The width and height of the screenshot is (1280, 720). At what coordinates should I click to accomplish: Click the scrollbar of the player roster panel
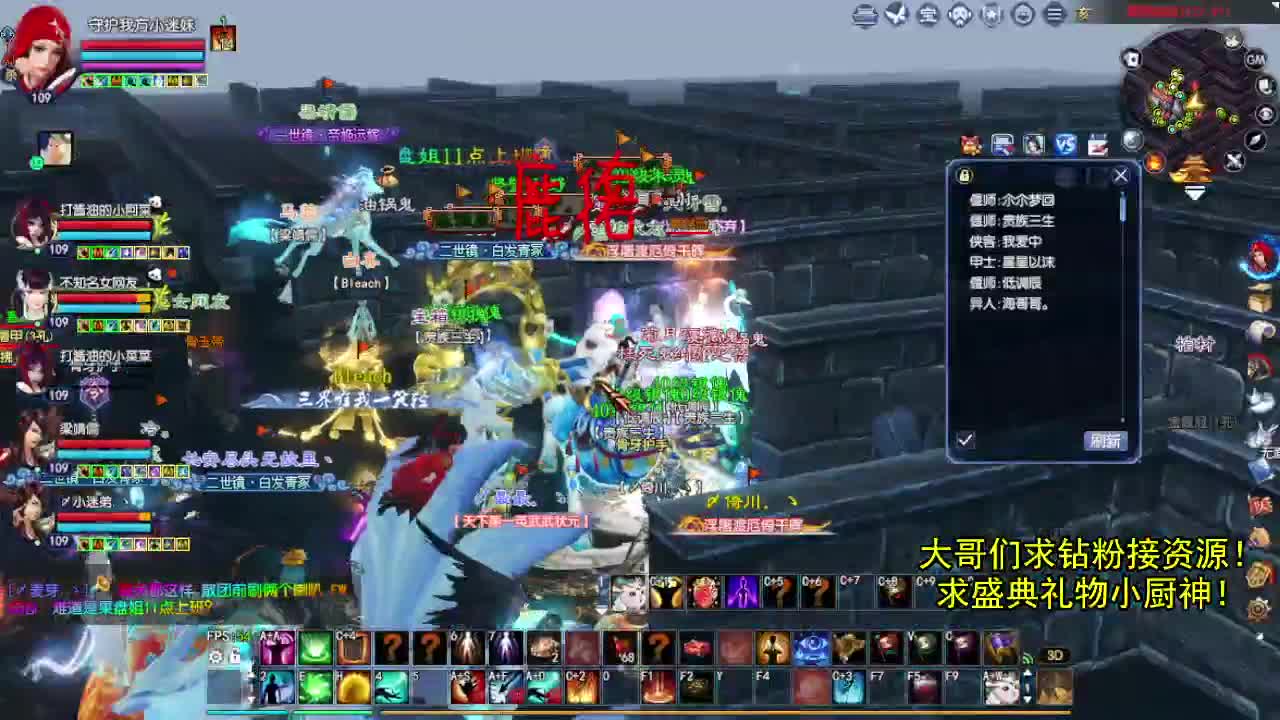coord(1121,210)
